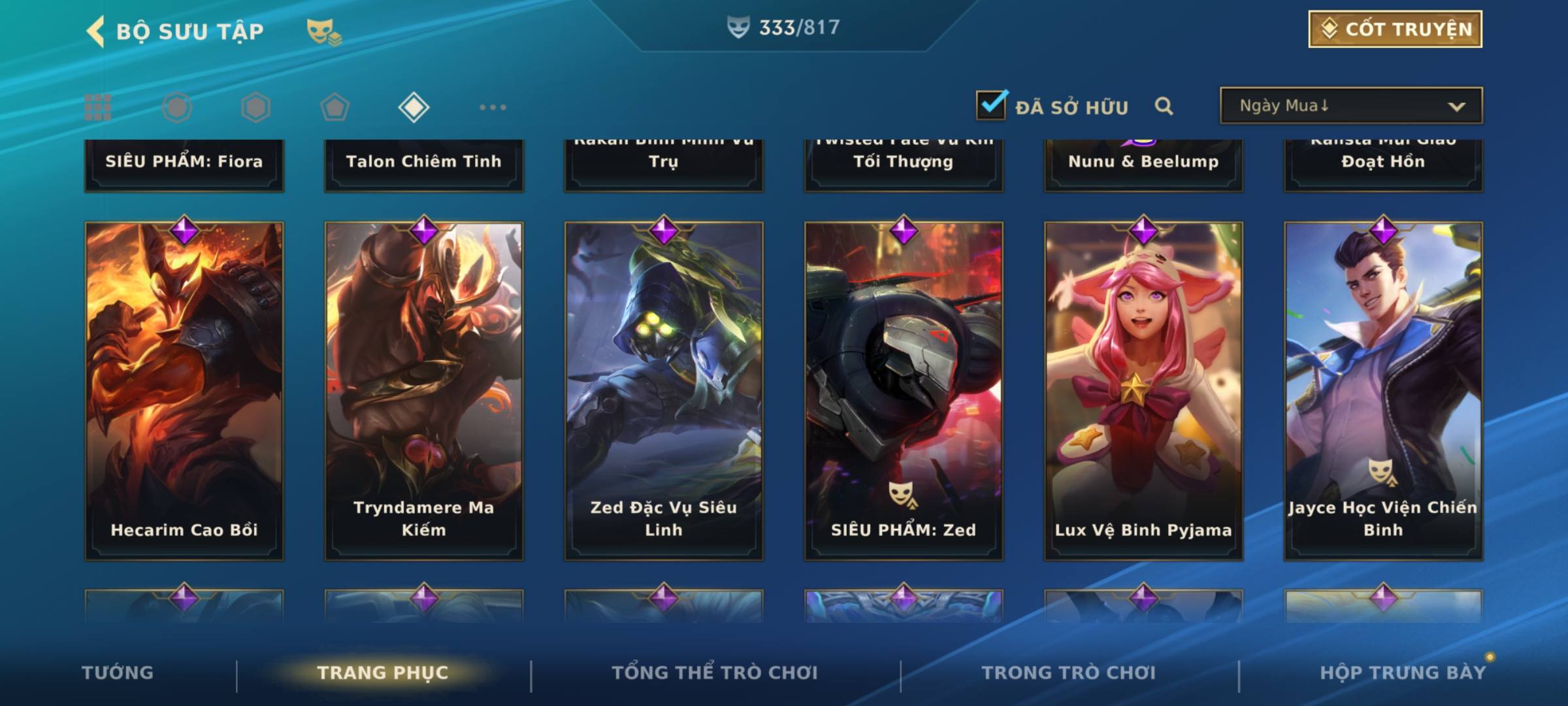Go to Hộp Trưng Bày tab
This screenshot has width=1568, height=706.
pyautogui.click(x=1402, y=673)
